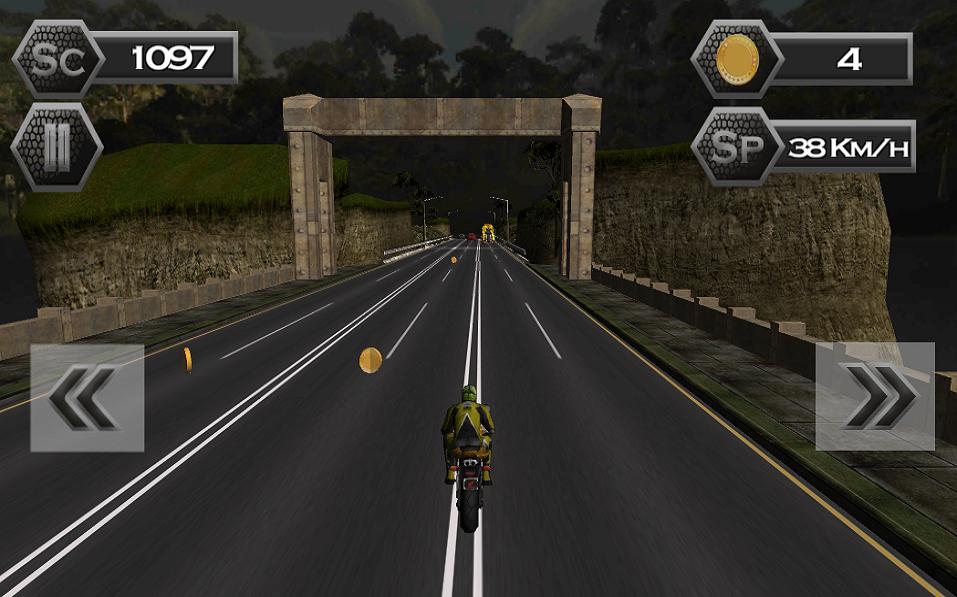Steer left with the double-arrow button
The image size is (957, 597).
[x=87, y=397]
